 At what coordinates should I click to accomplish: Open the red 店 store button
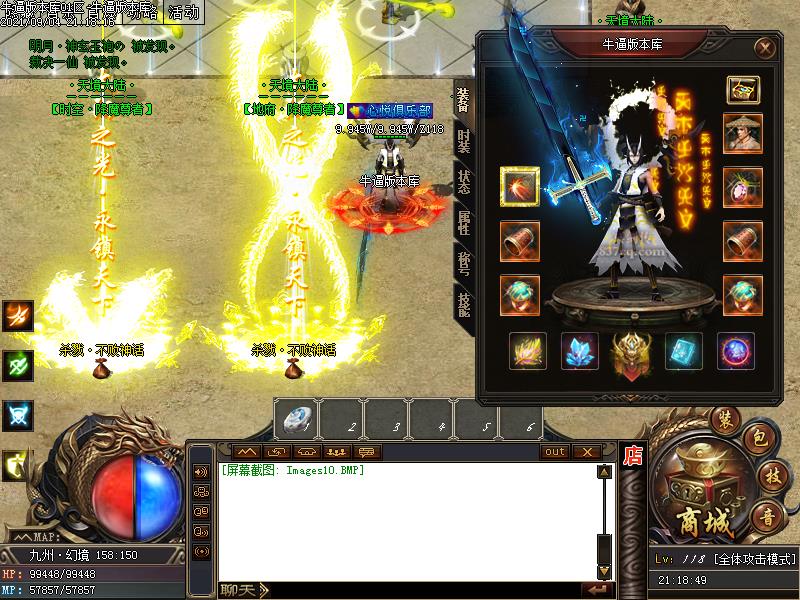click(x=632, y=456)
